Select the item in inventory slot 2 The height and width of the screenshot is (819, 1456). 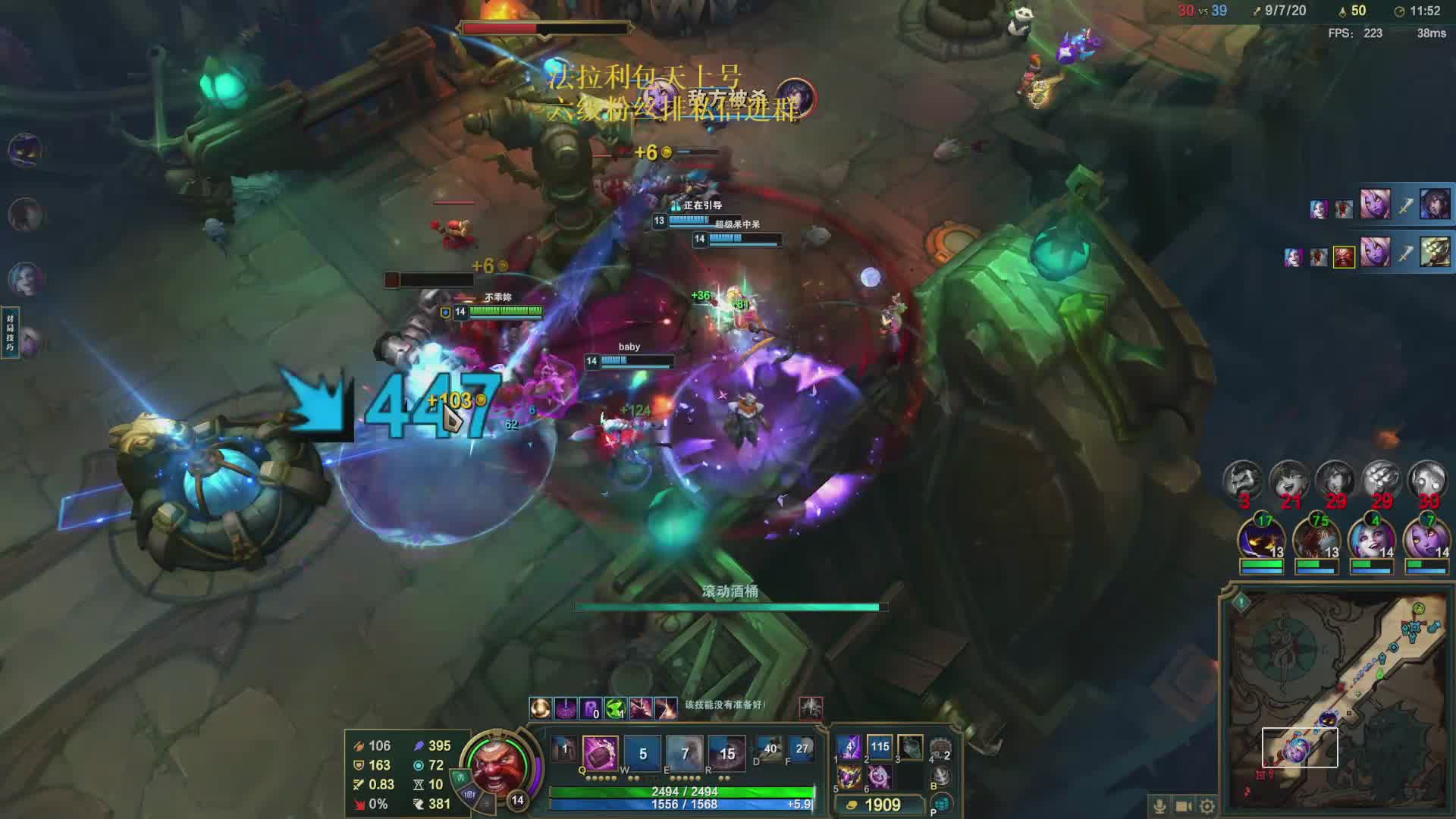pos(880,747)
